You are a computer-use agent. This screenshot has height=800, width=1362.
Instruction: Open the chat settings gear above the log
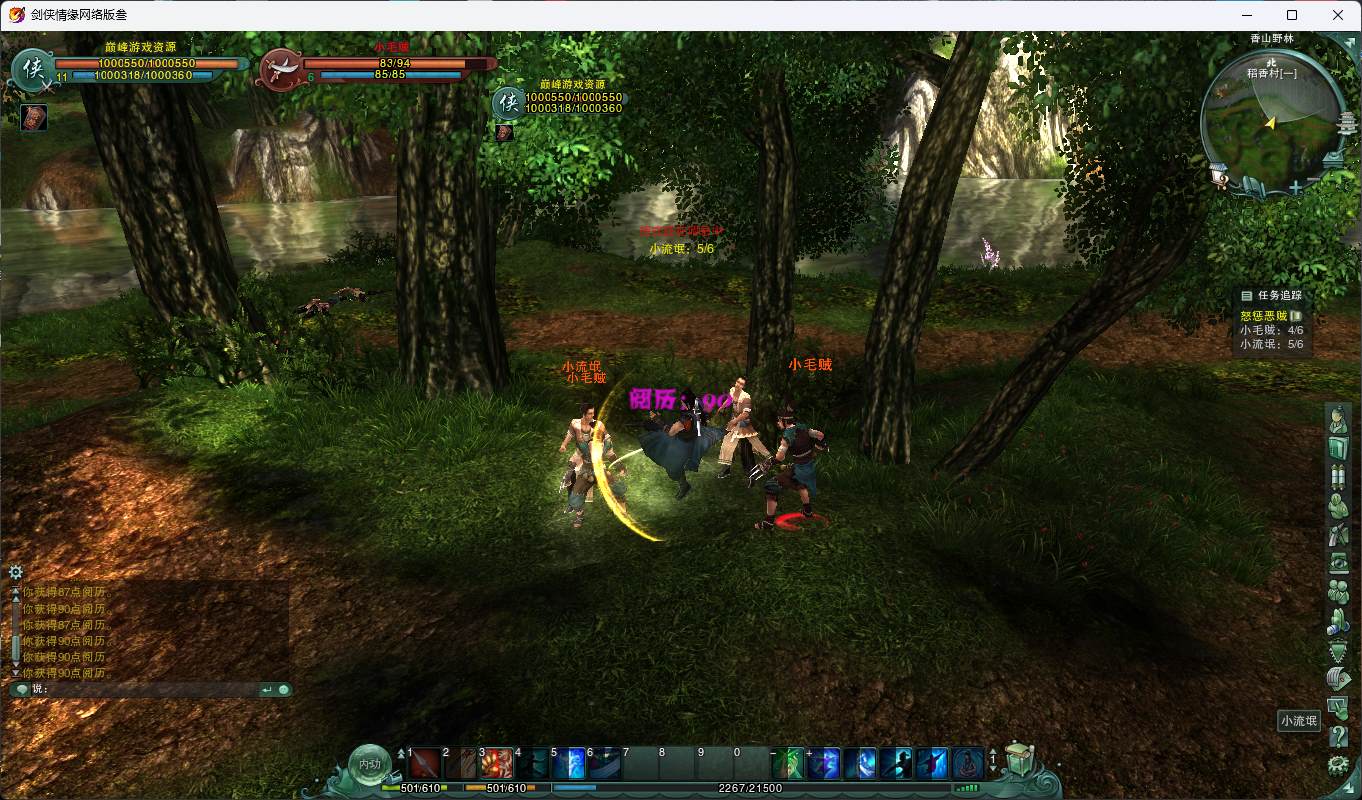[x=16, y=572]
